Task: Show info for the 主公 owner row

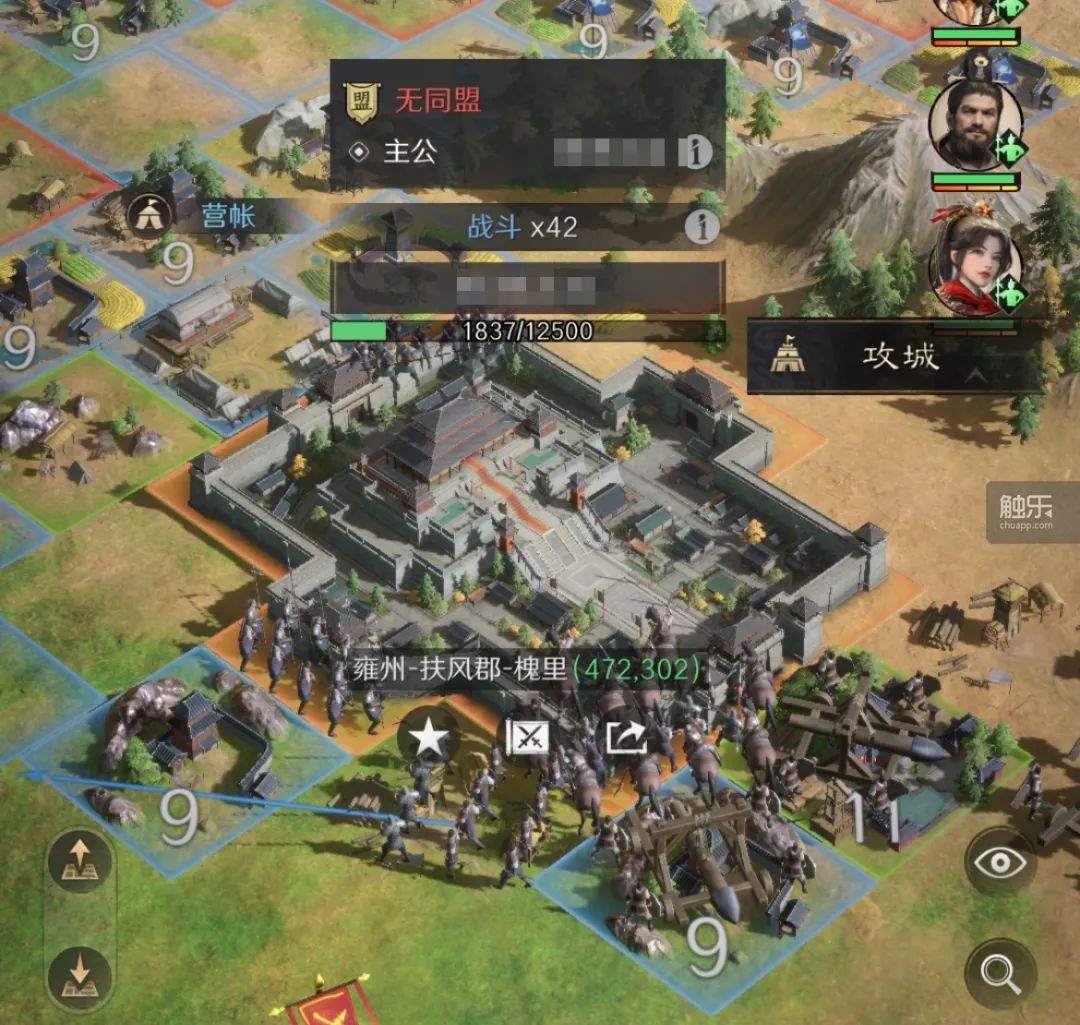Action: click(x=696, y=152)
